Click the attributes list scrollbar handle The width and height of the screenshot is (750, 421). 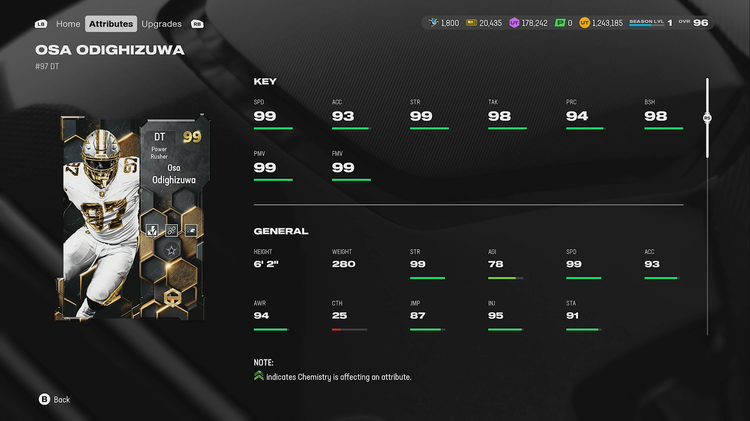[x=707, y=118]
